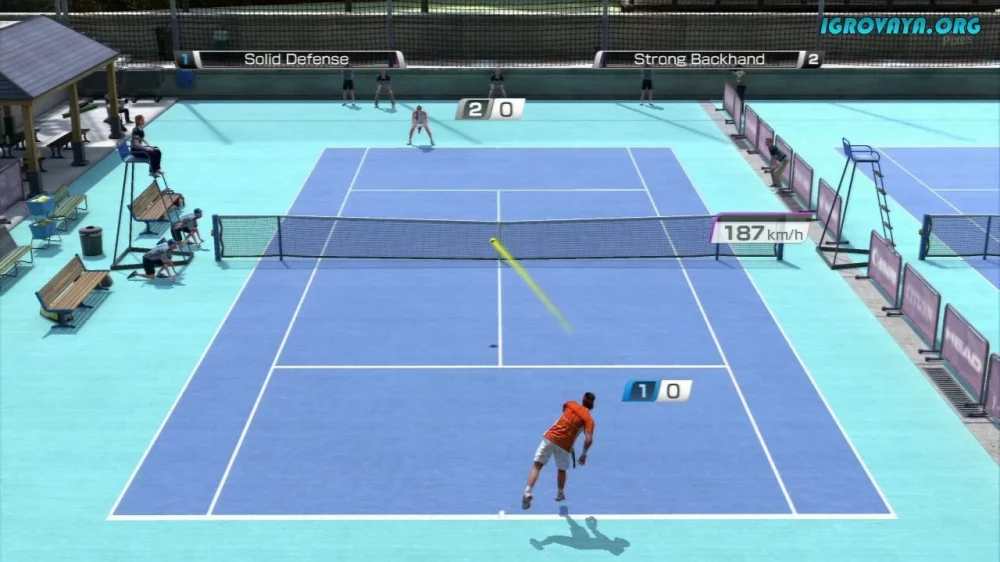Select the Solid Defense player banner
1000x562 pixels.
[290, 59]
